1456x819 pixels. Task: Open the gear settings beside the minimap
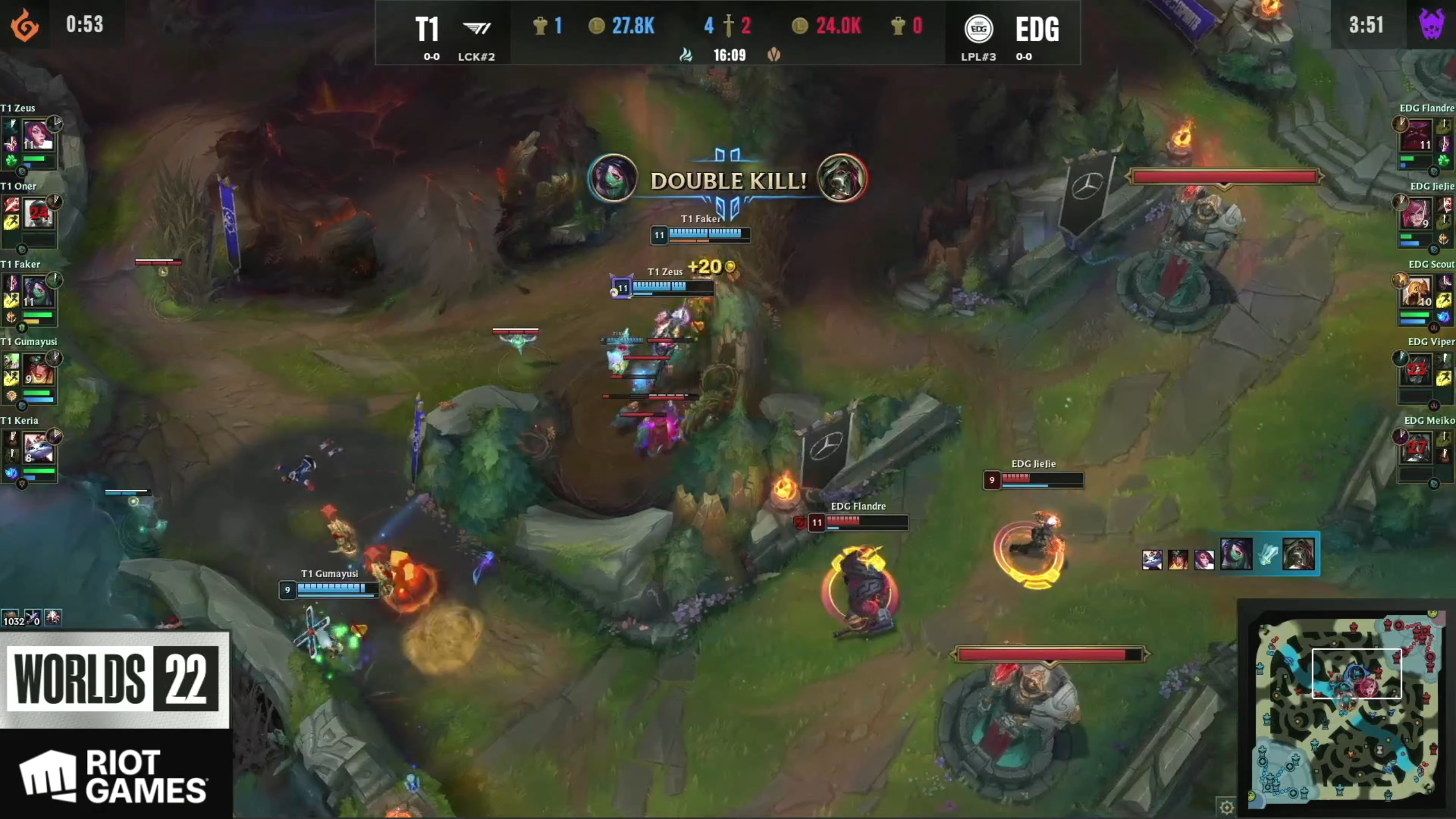coord(1226,806)
